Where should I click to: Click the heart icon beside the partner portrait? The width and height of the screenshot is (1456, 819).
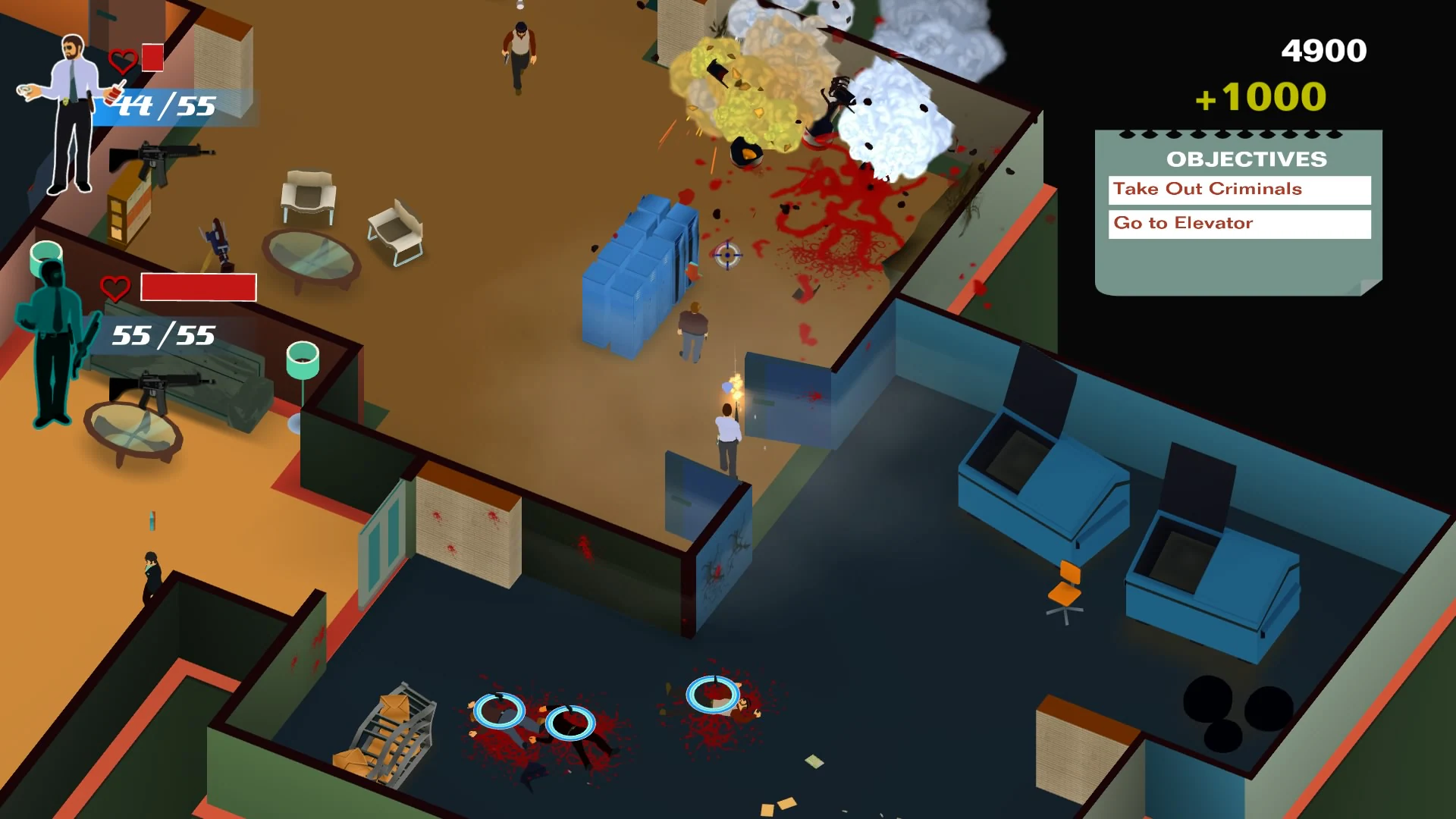[x=115, y=287]
